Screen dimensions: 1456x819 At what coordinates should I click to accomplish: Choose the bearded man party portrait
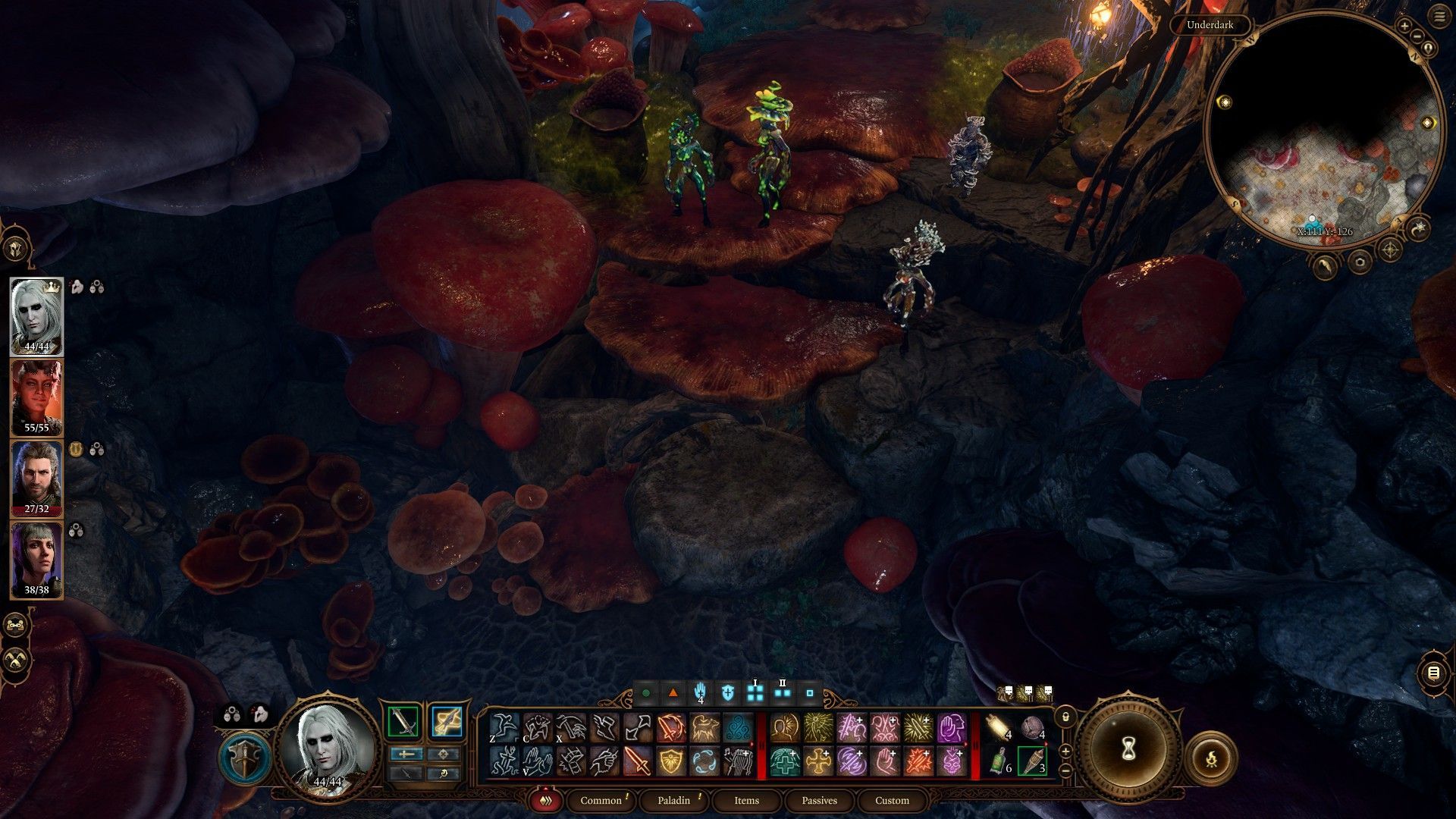click(x=36, y=479)
